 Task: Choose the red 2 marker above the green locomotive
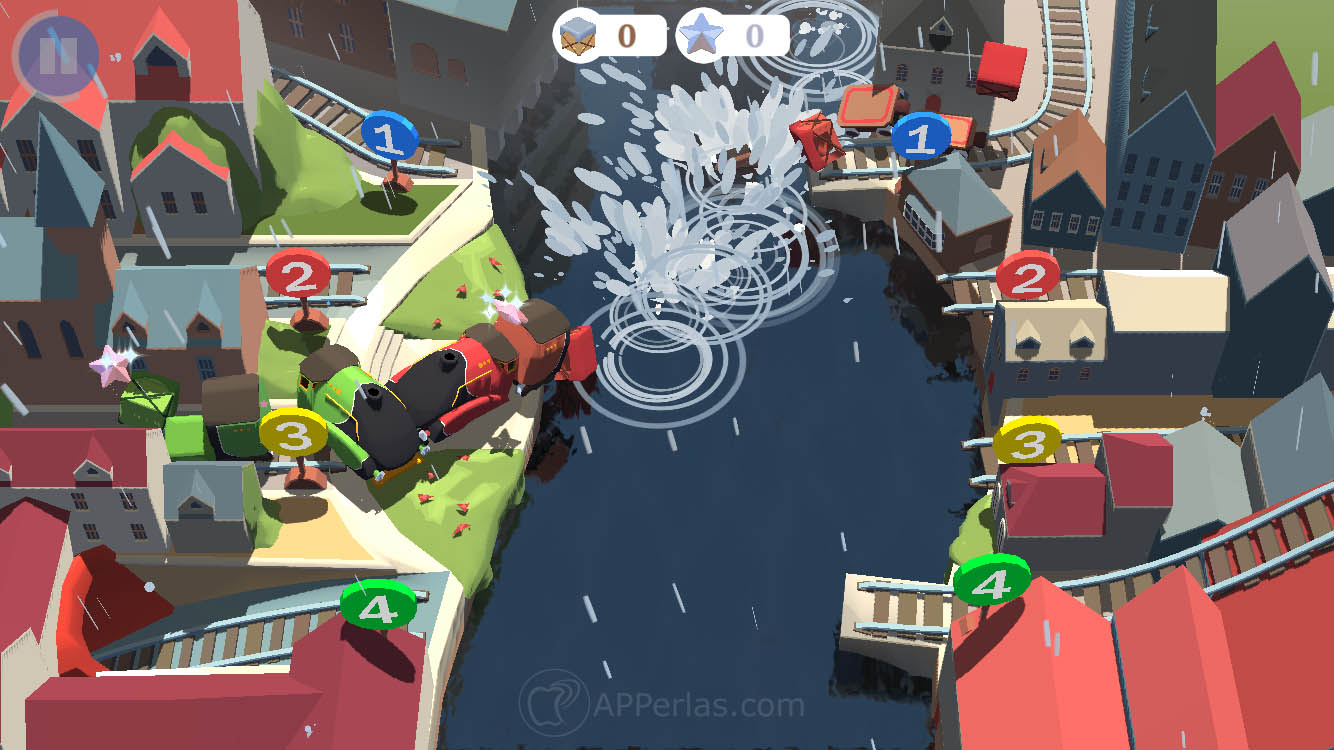[299, 274]
